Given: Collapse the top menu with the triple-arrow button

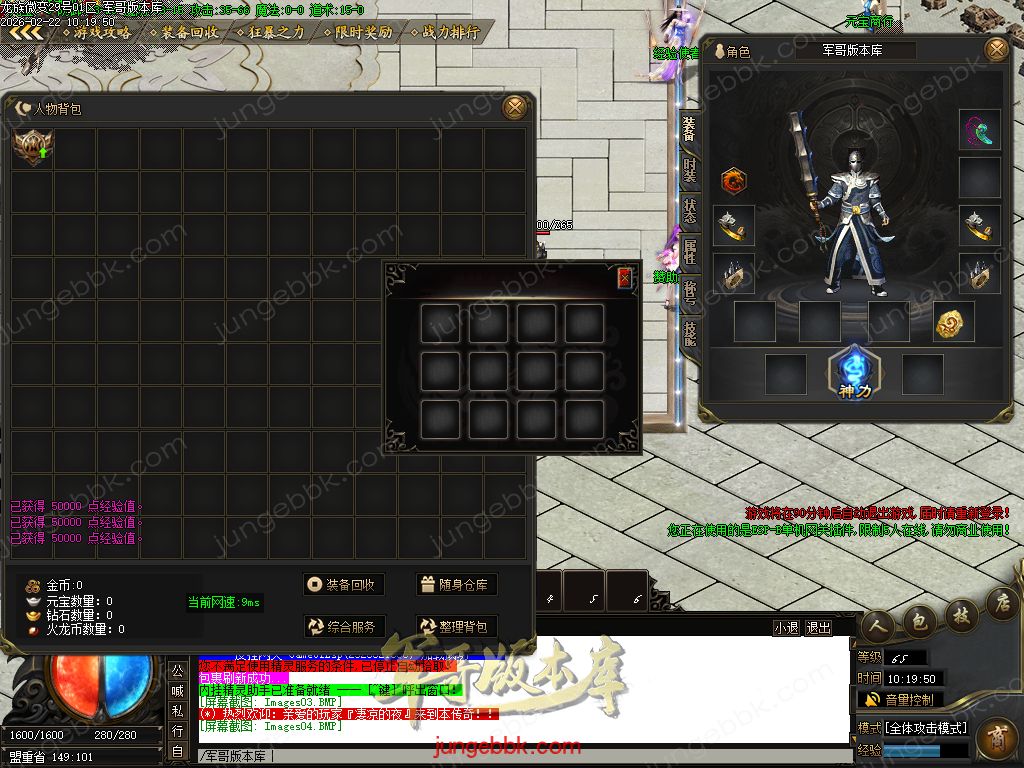Looking at the screenshot, I should tap(27, 32).
